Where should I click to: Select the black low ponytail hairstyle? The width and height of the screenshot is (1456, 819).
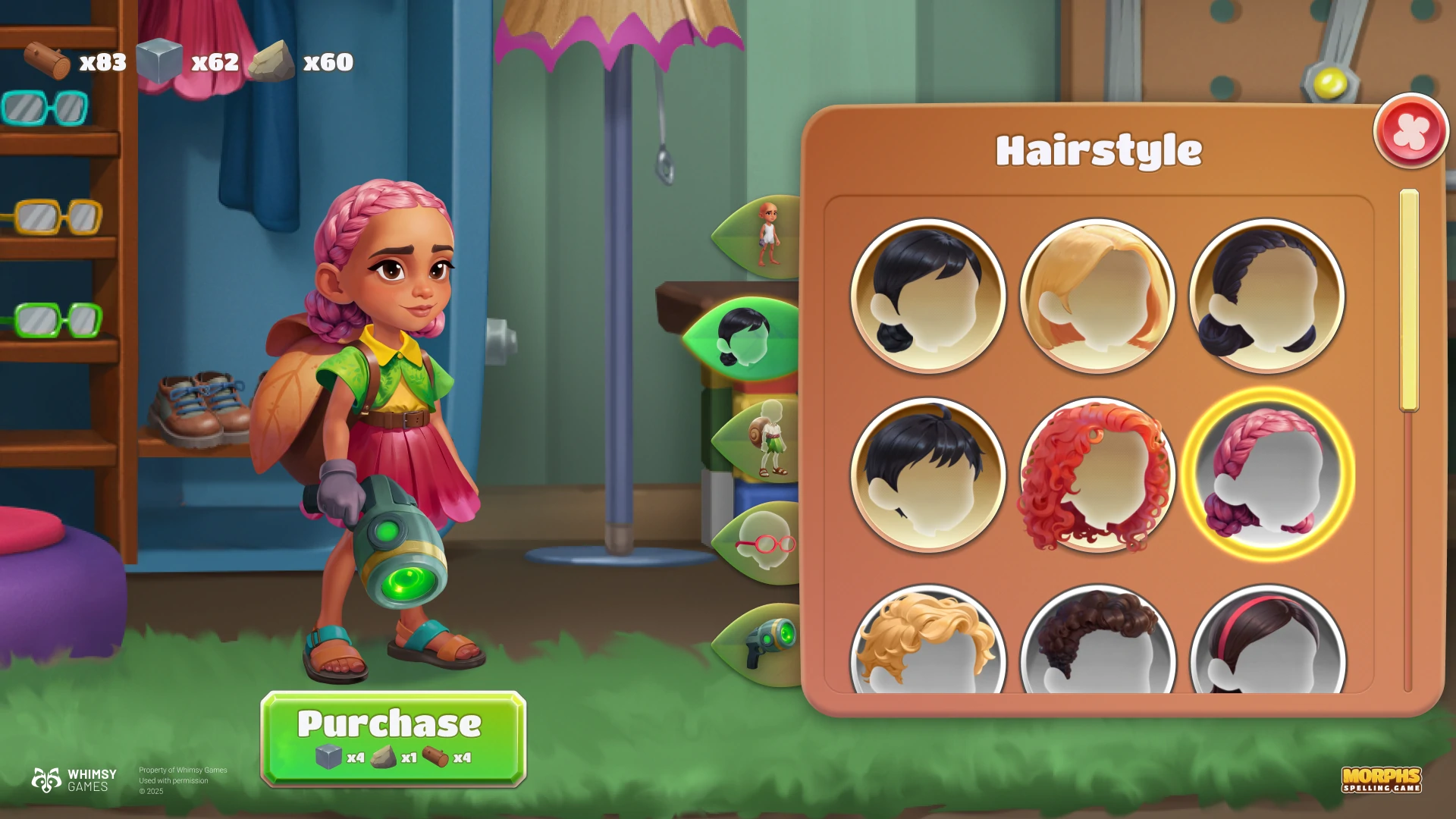coord(928,296)
